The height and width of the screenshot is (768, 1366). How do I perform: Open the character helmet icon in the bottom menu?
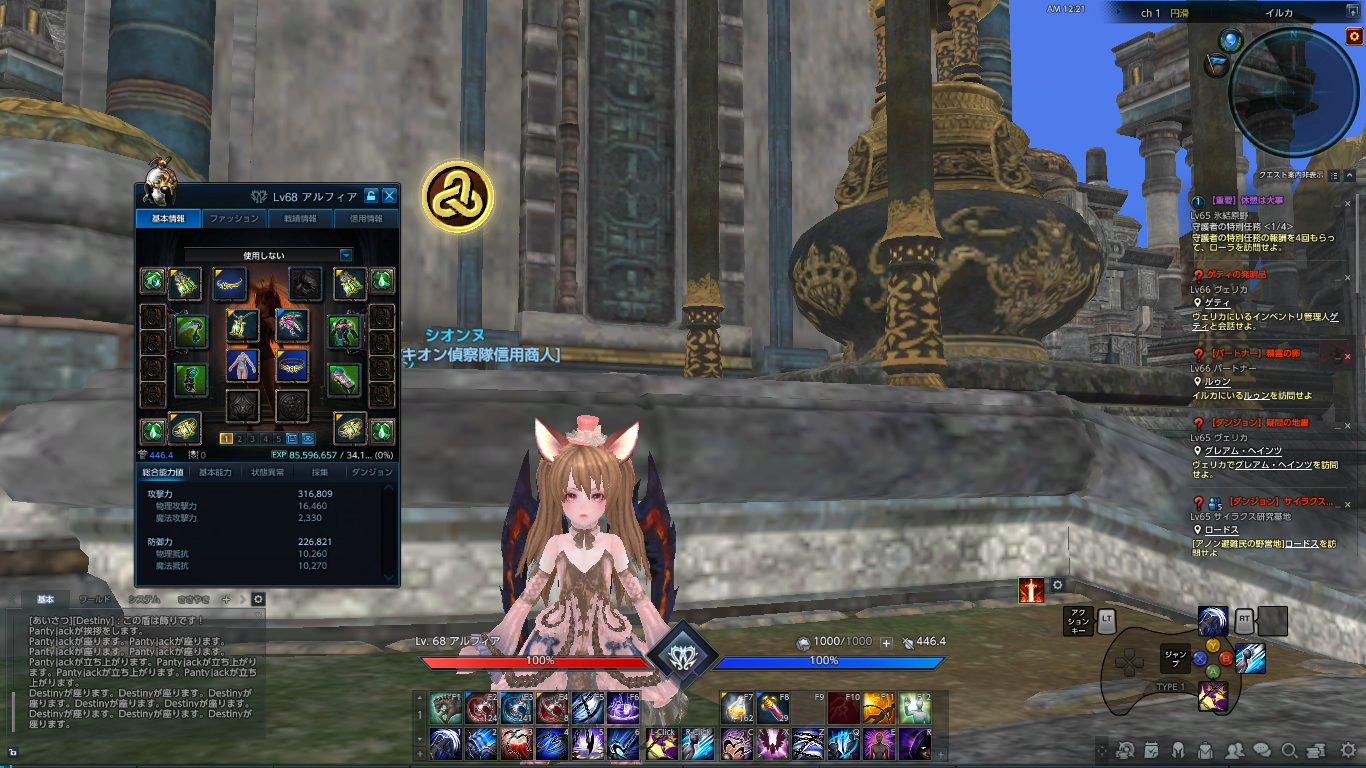coord(1178,750)
